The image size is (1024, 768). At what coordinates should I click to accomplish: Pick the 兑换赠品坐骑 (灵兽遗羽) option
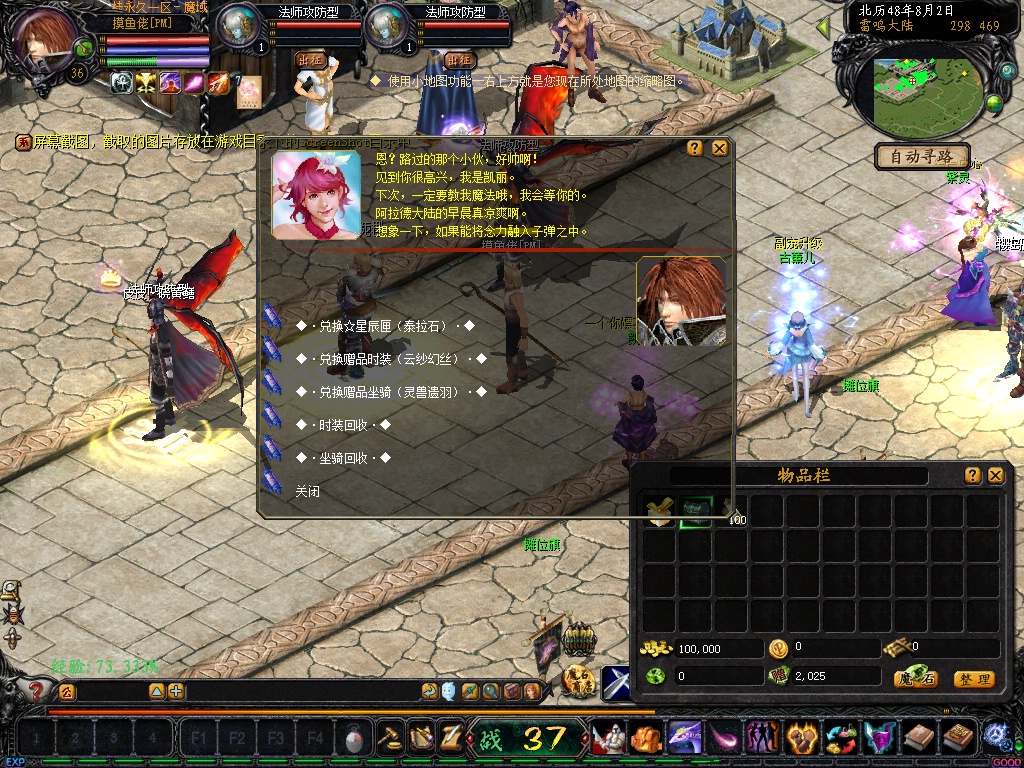click(x=391, y=392)
